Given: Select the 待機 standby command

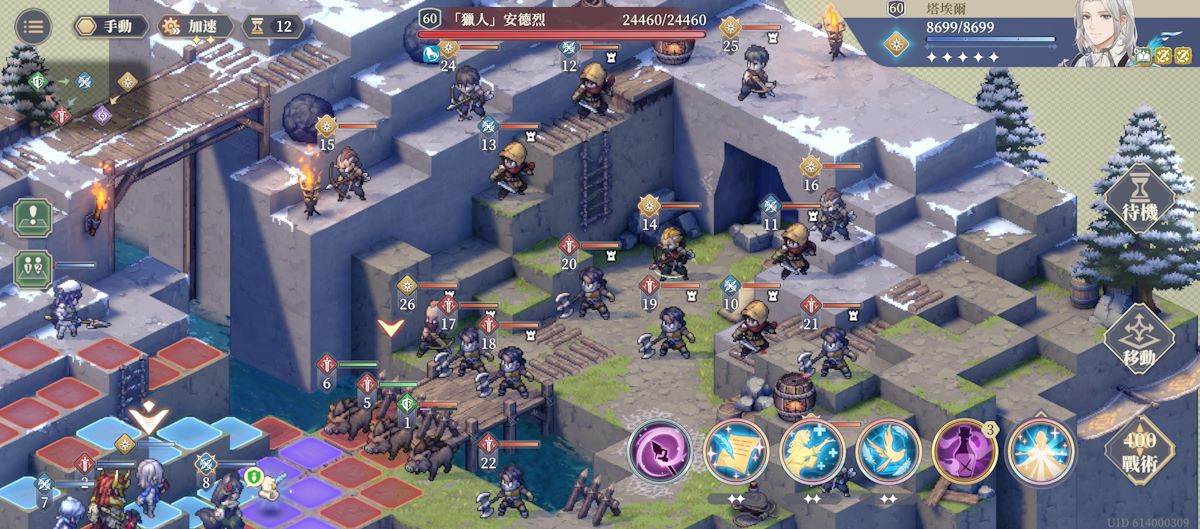Looking at the screenshot, I should click(1138, 198).
